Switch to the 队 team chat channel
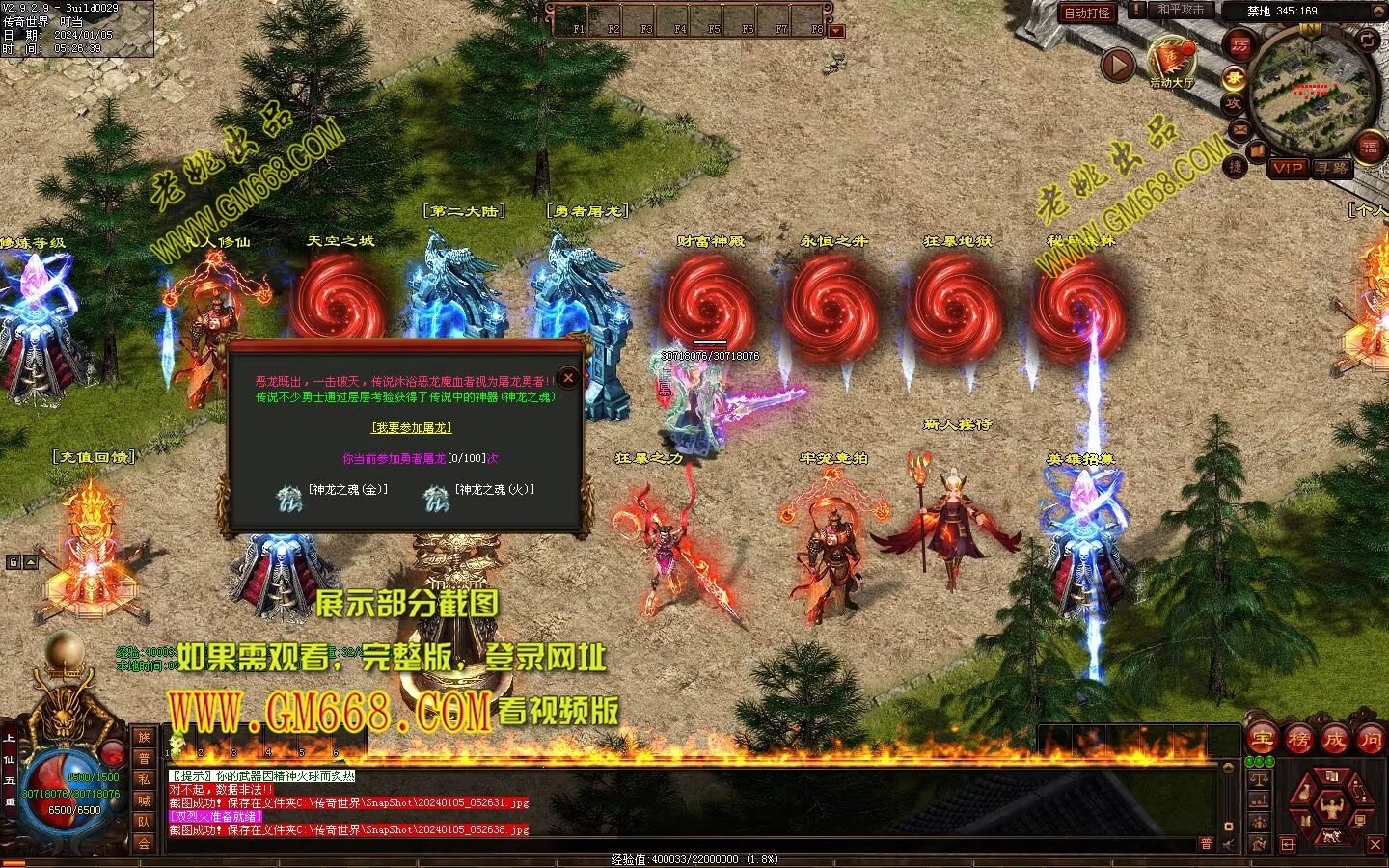 coord(144,822)
